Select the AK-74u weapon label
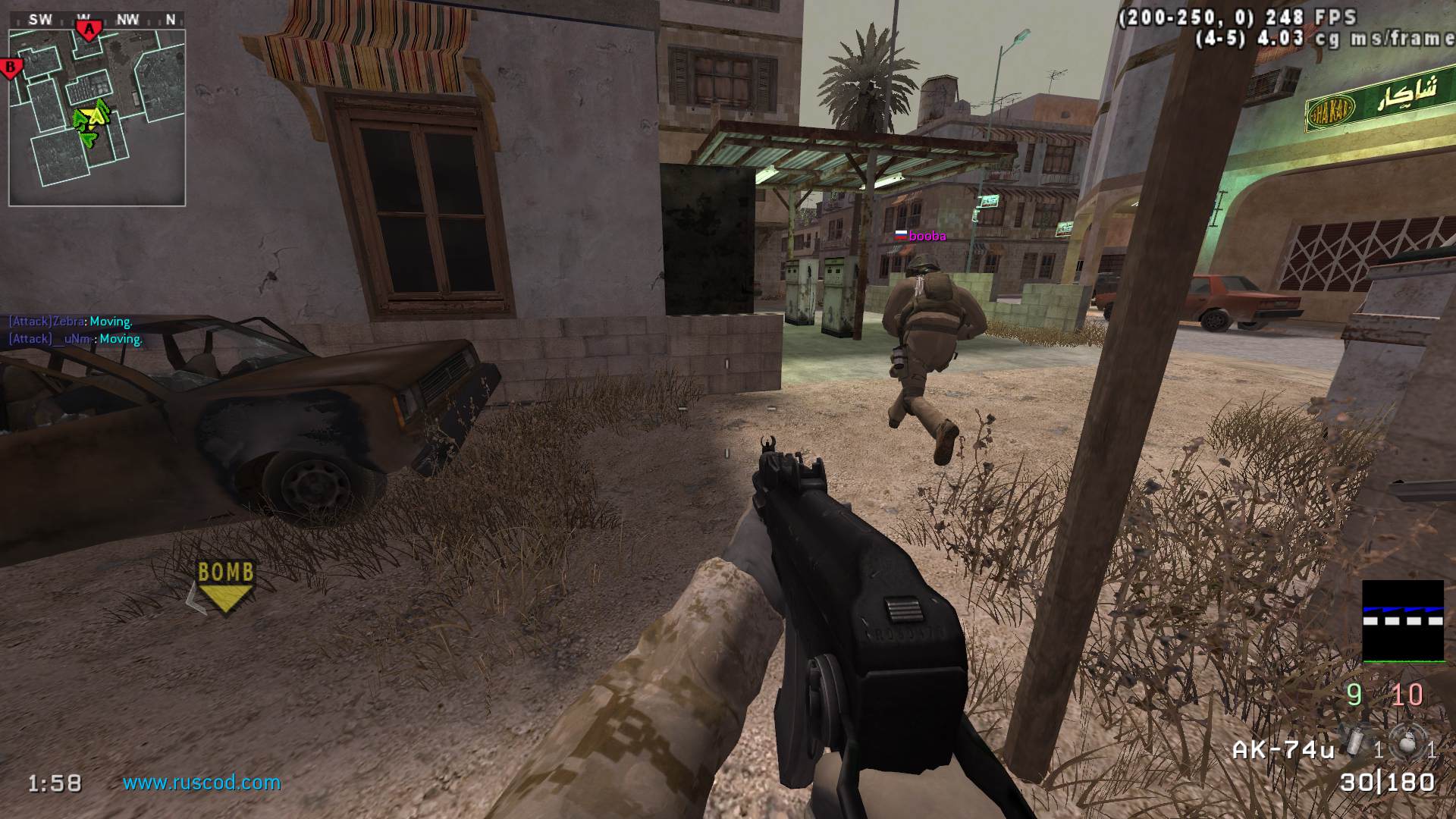The image size is (1456, 819). 1283,750
